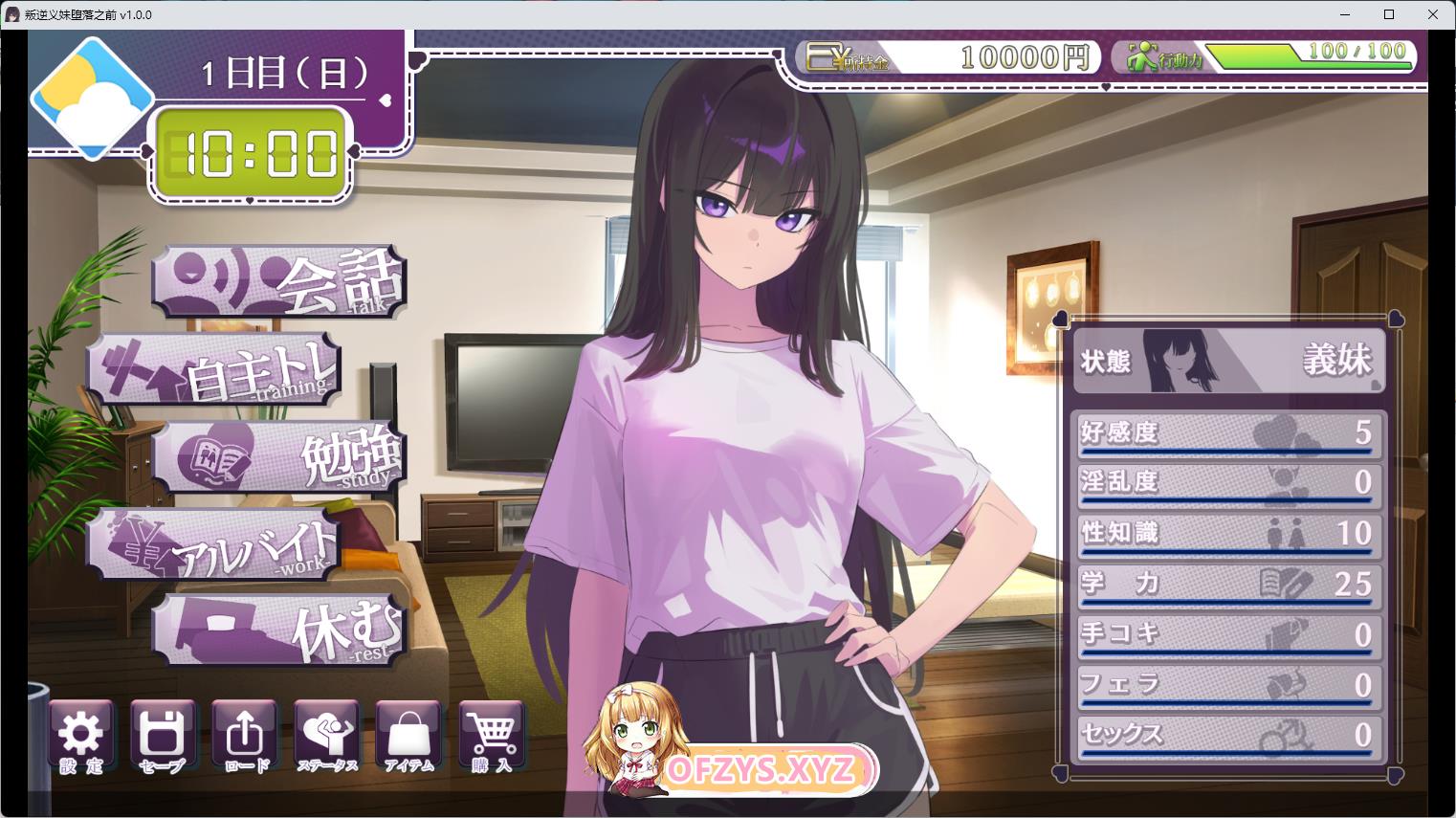Open the 購入 shop cart
This screenshot has height=818, width=1456.
[x=492, y=738]
